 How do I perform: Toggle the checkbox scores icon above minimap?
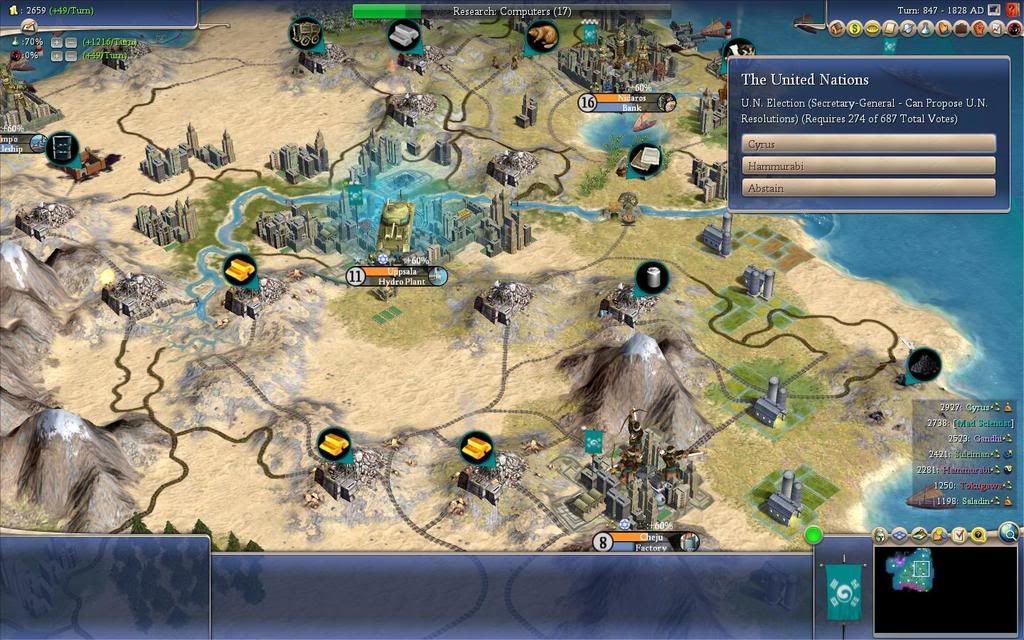click(958, 536)
